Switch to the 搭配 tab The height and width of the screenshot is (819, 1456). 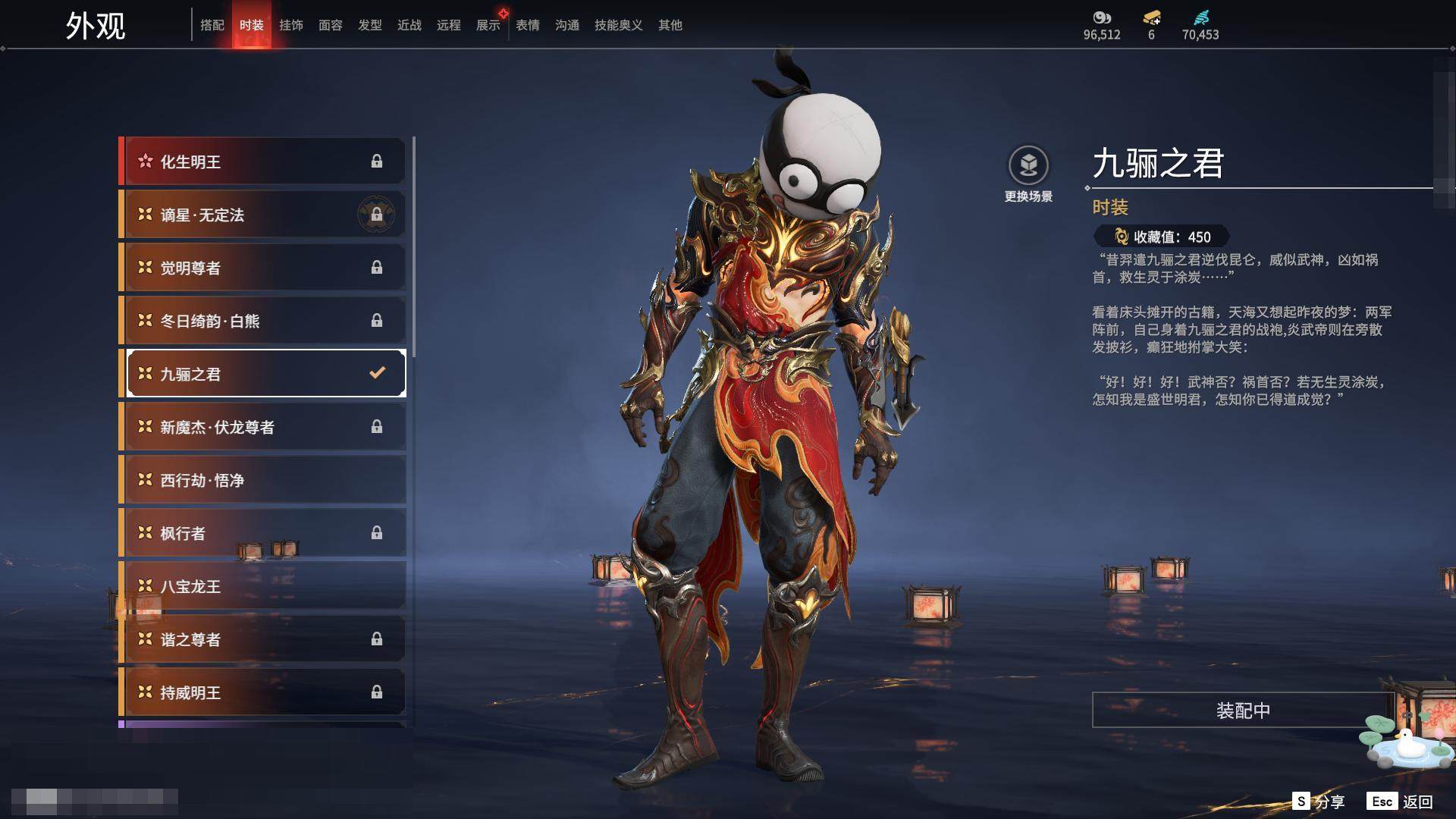(212, 25)
